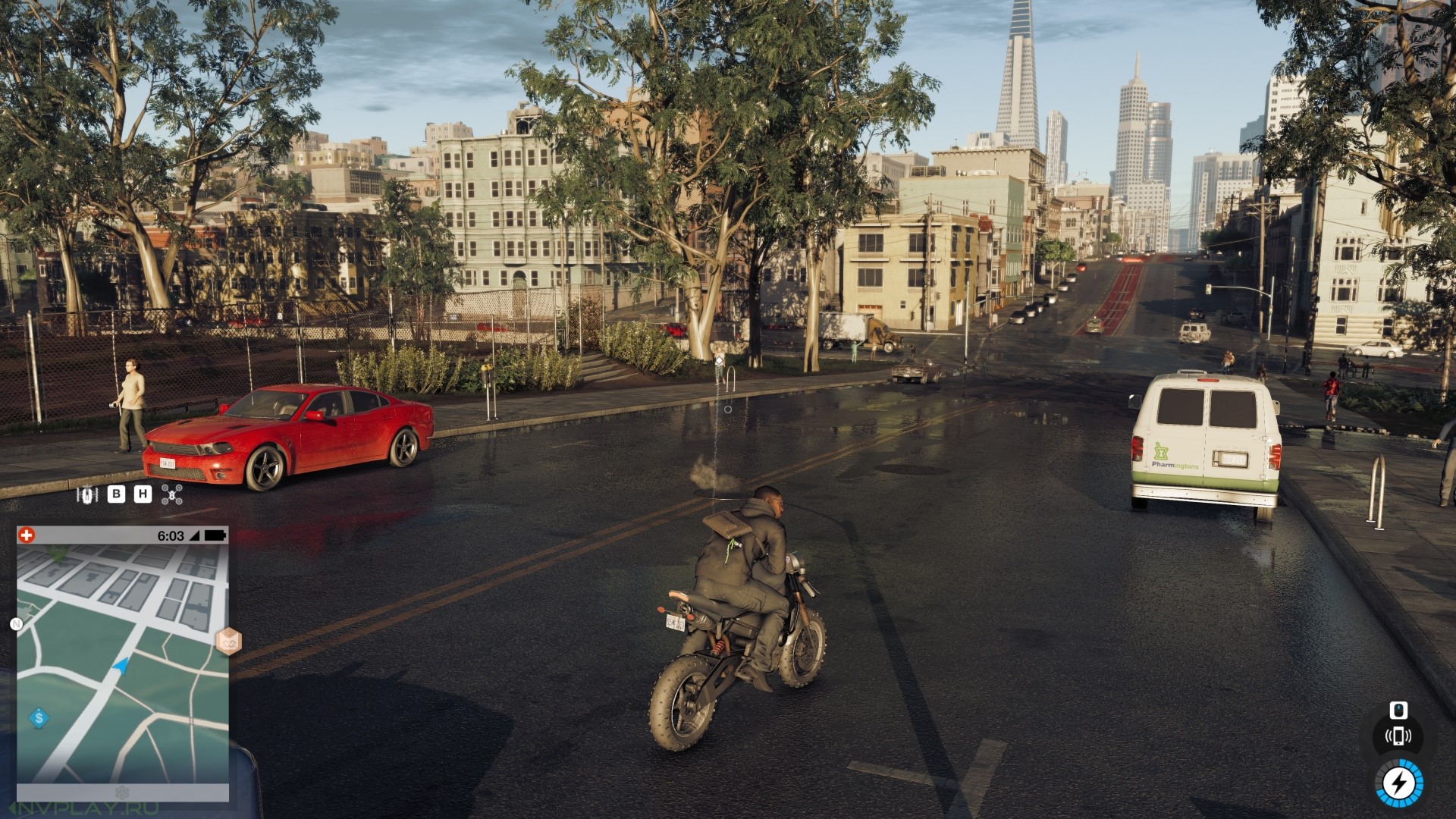This screenshot has height=819, width=1456.
Task: Select the orange hexagon marker on minimap
Action: click(227, 642)
